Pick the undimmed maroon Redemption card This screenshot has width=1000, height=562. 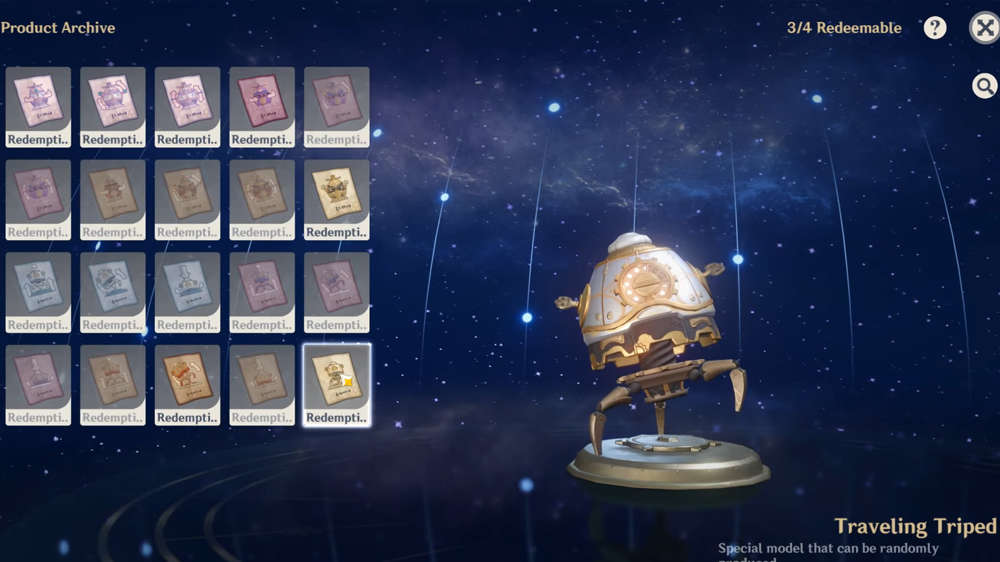(262, 107)
